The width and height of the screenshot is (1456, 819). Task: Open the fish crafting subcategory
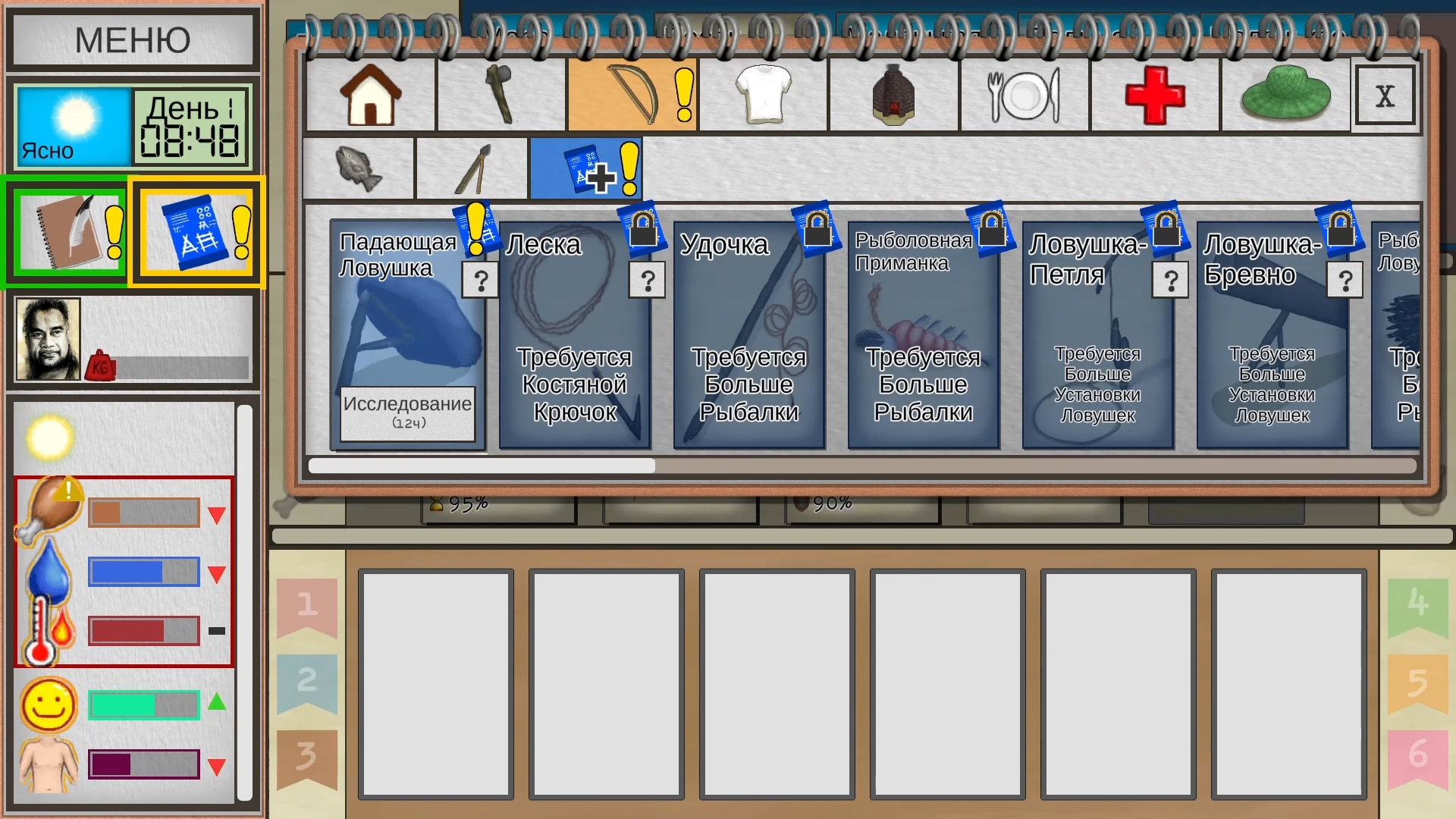pyautogui.click(x=358, y=168)
